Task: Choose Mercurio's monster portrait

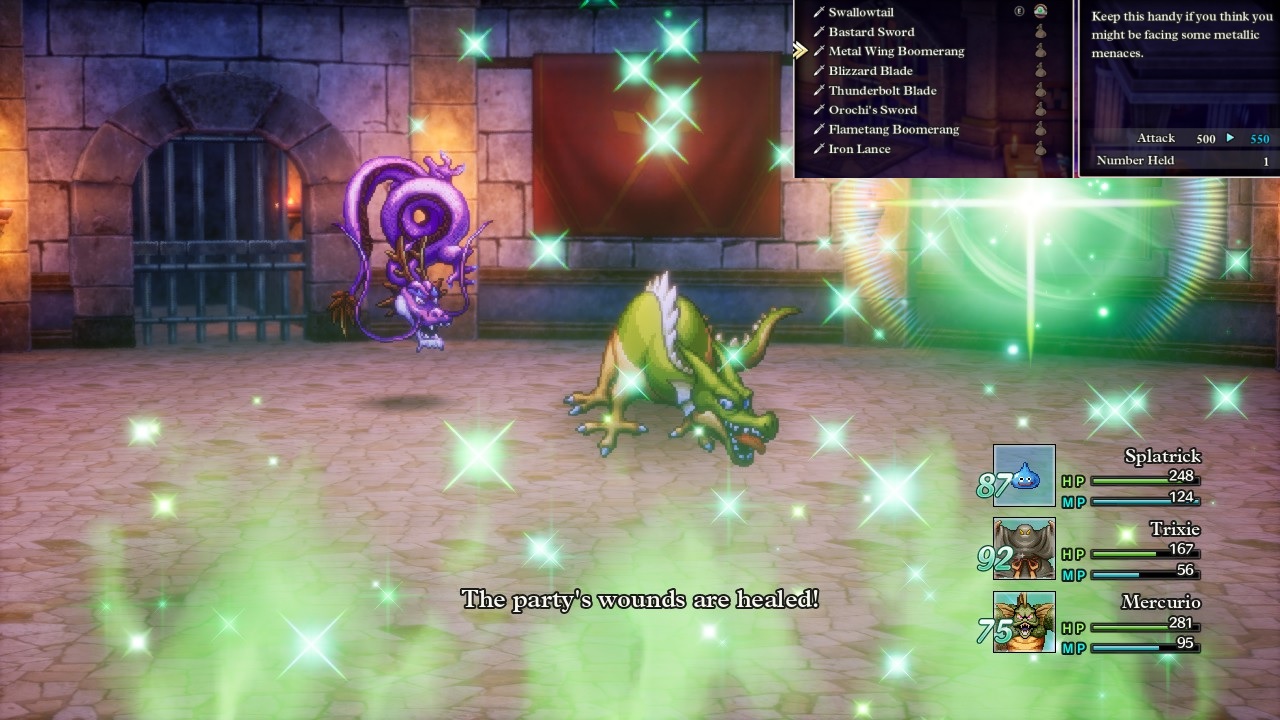Action: click(1024, 622)
